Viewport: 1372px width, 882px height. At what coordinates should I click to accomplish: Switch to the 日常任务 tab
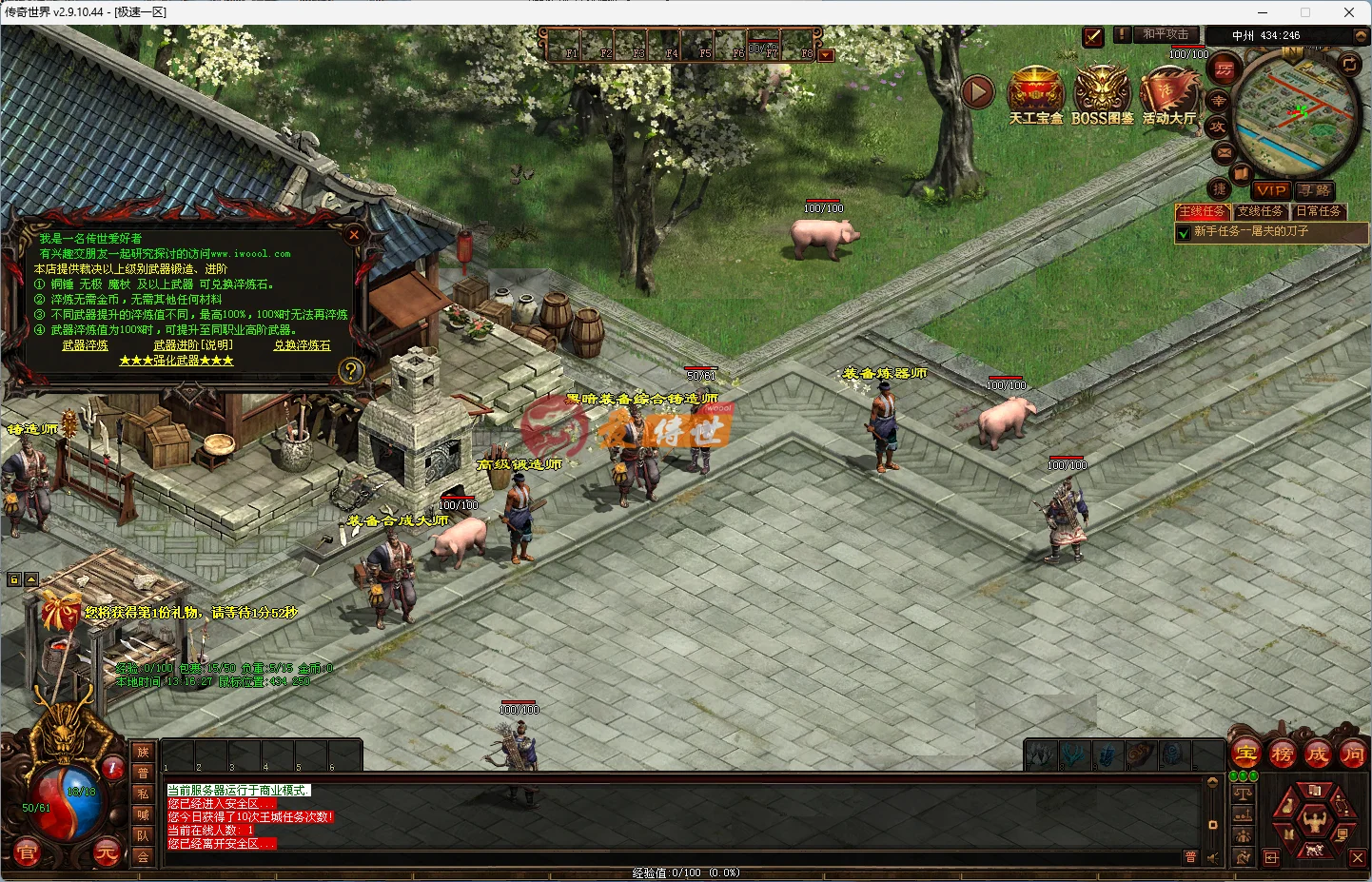[x=1320, y=211]
